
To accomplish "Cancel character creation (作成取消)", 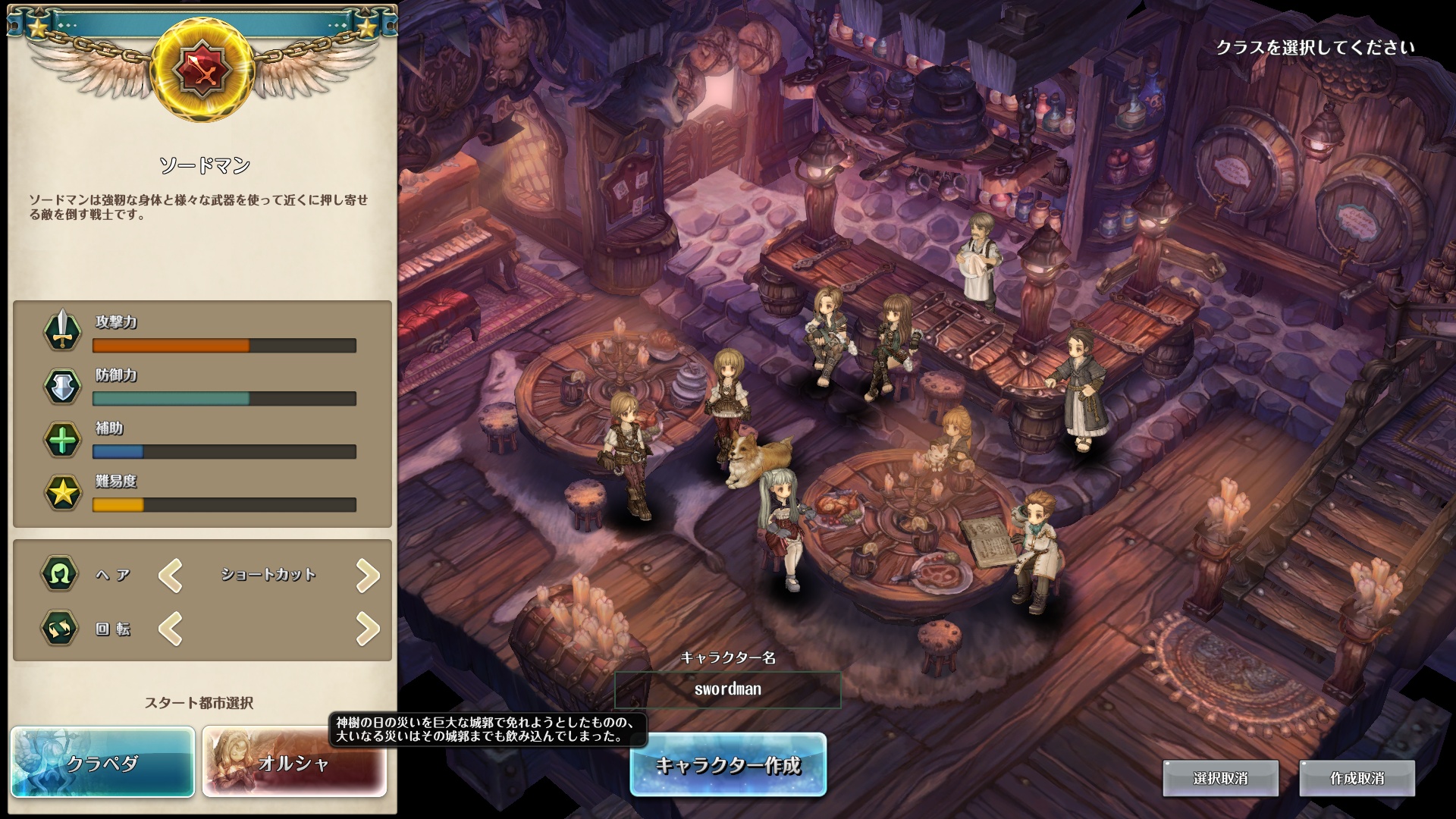I will point(1357,778).
